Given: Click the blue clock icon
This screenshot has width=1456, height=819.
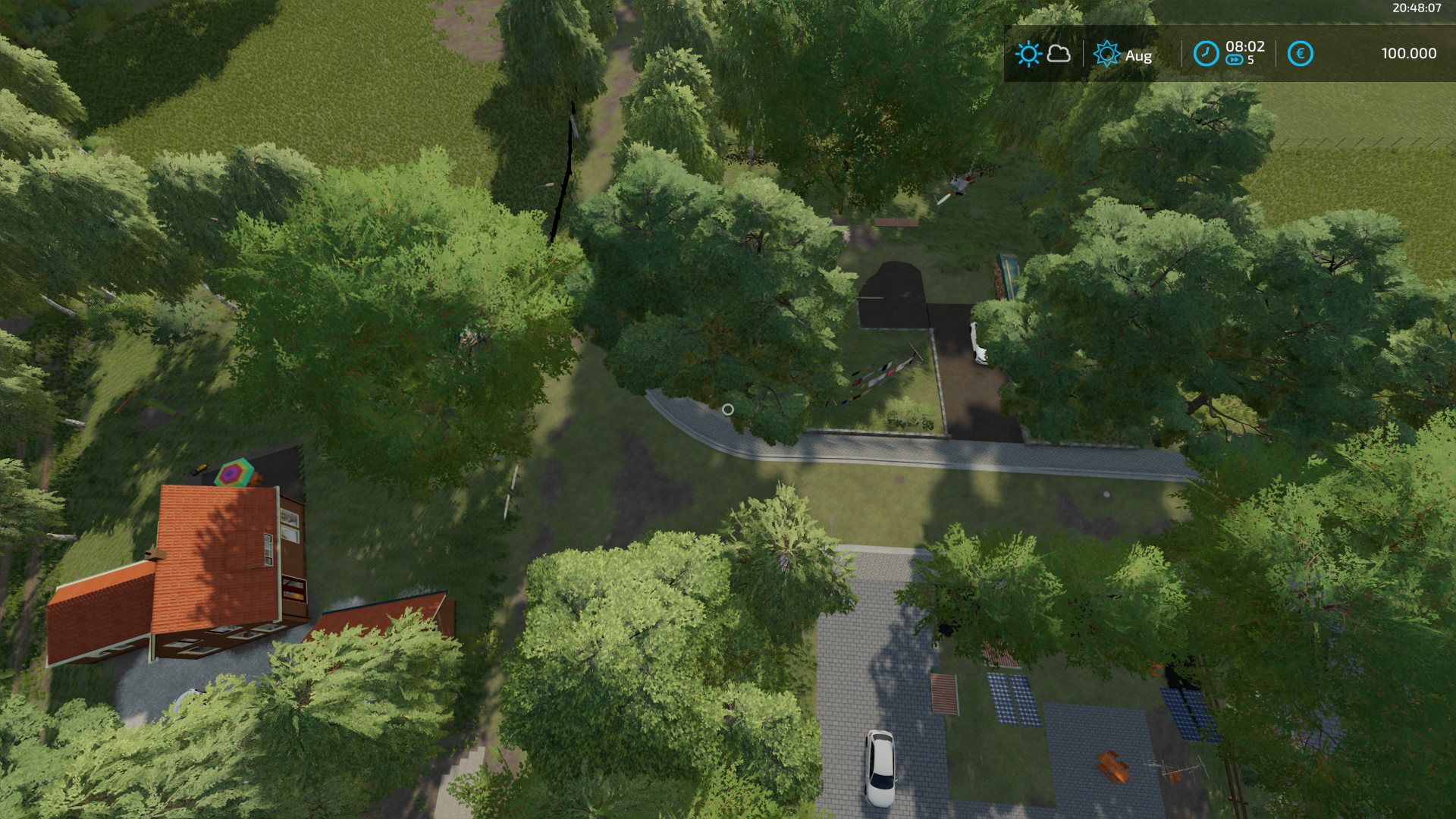Looking at the screenshot, I should coord(1206,54).
